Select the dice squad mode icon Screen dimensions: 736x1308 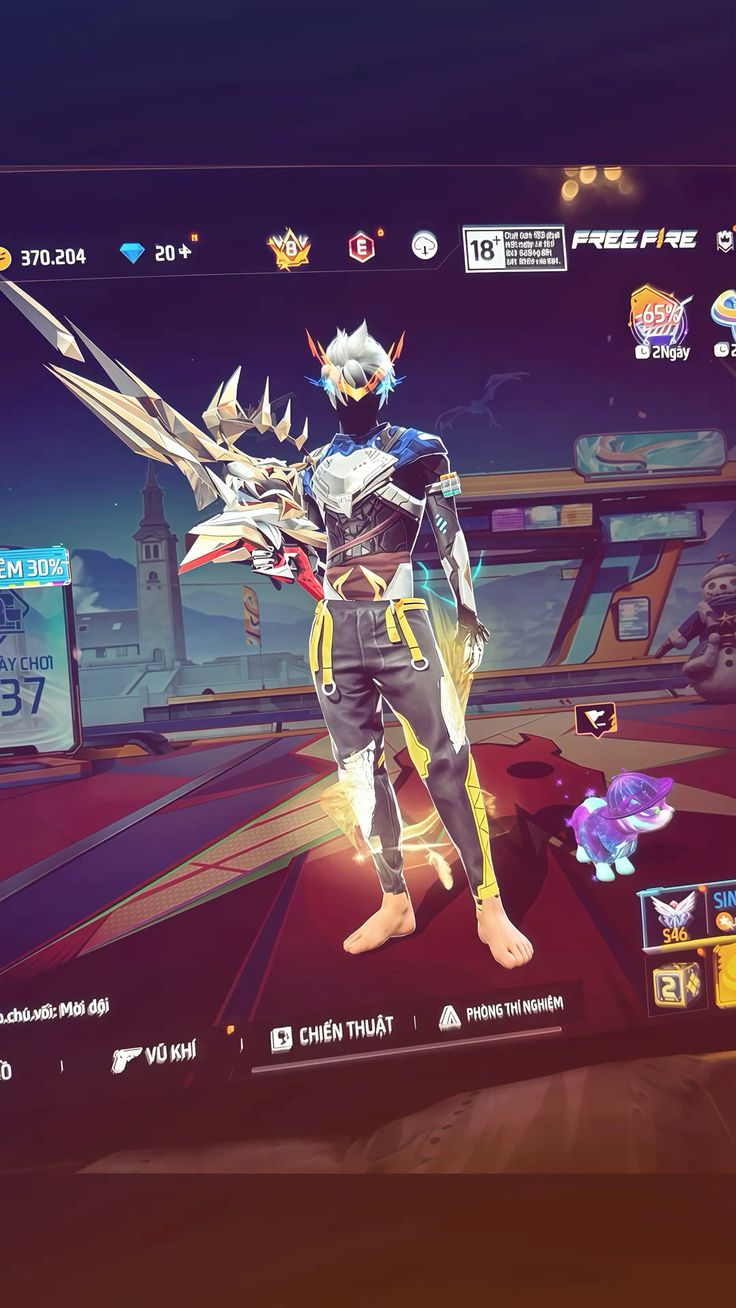point(675,985)
